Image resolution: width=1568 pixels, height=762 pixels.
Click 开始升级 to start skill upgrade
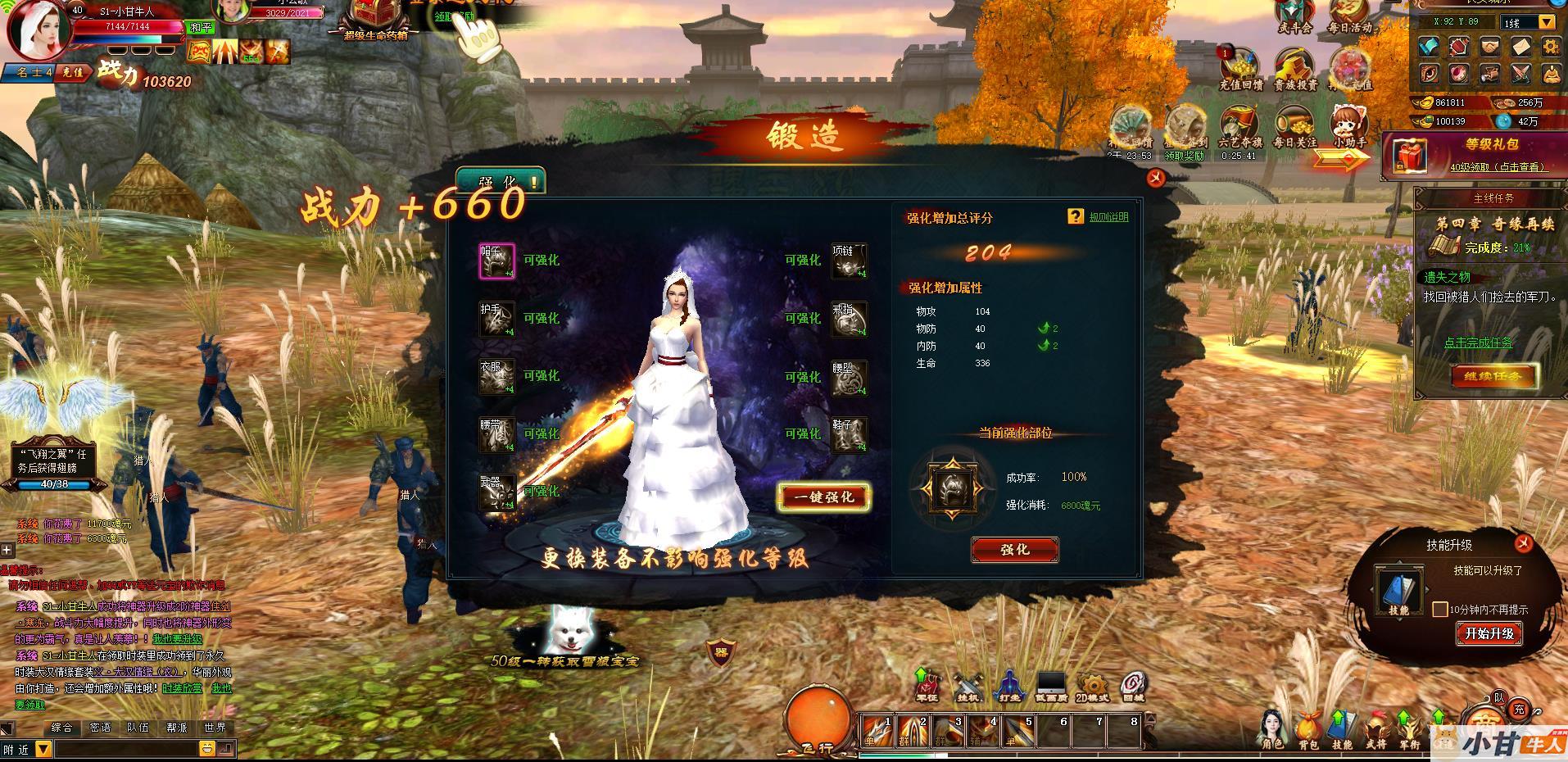[1489, 633]
